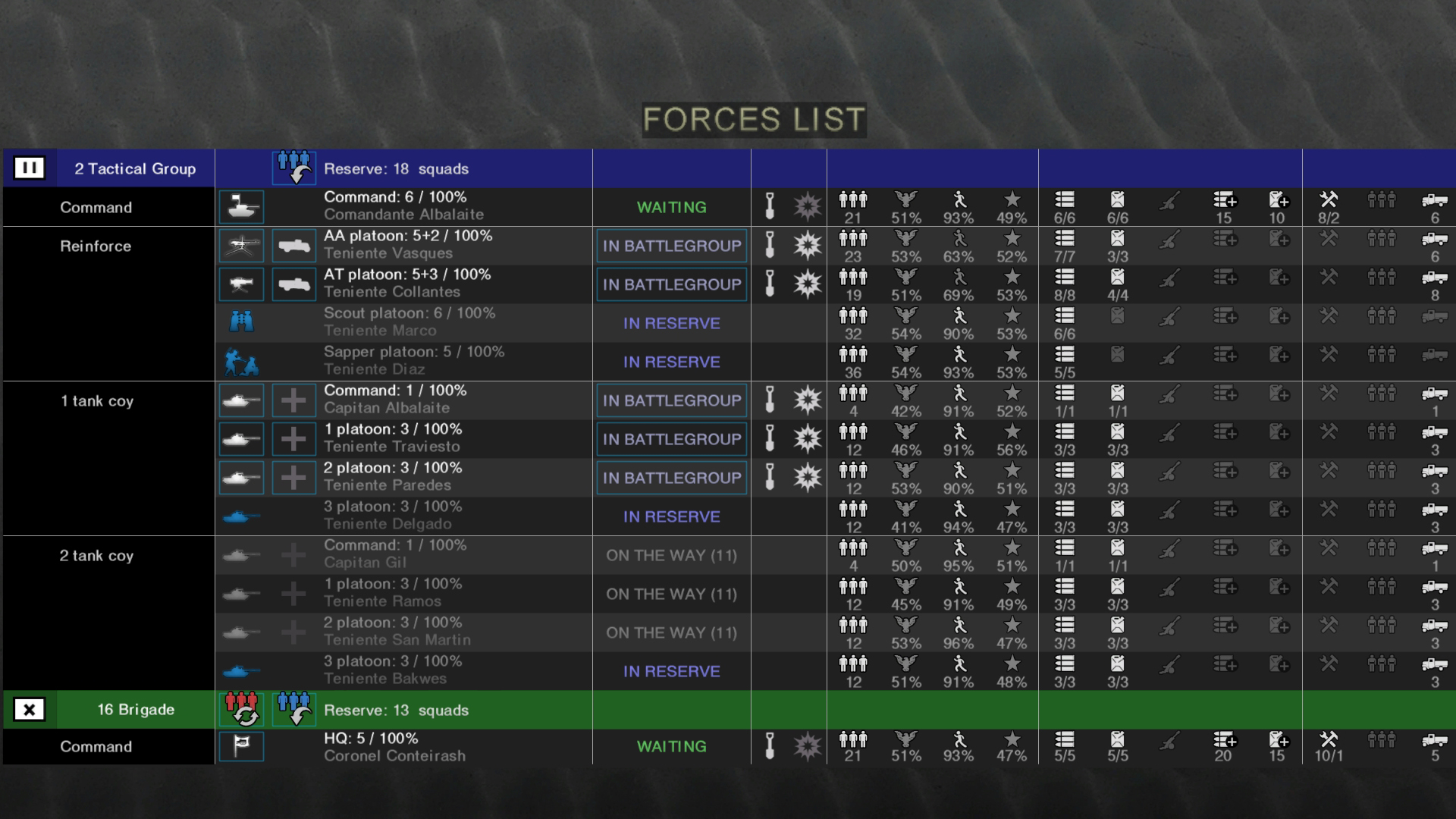Screen dimensions: 1456x819
Task: Click the blue reserve squads icon beside 2 Tactical Group
Action: 293,167
